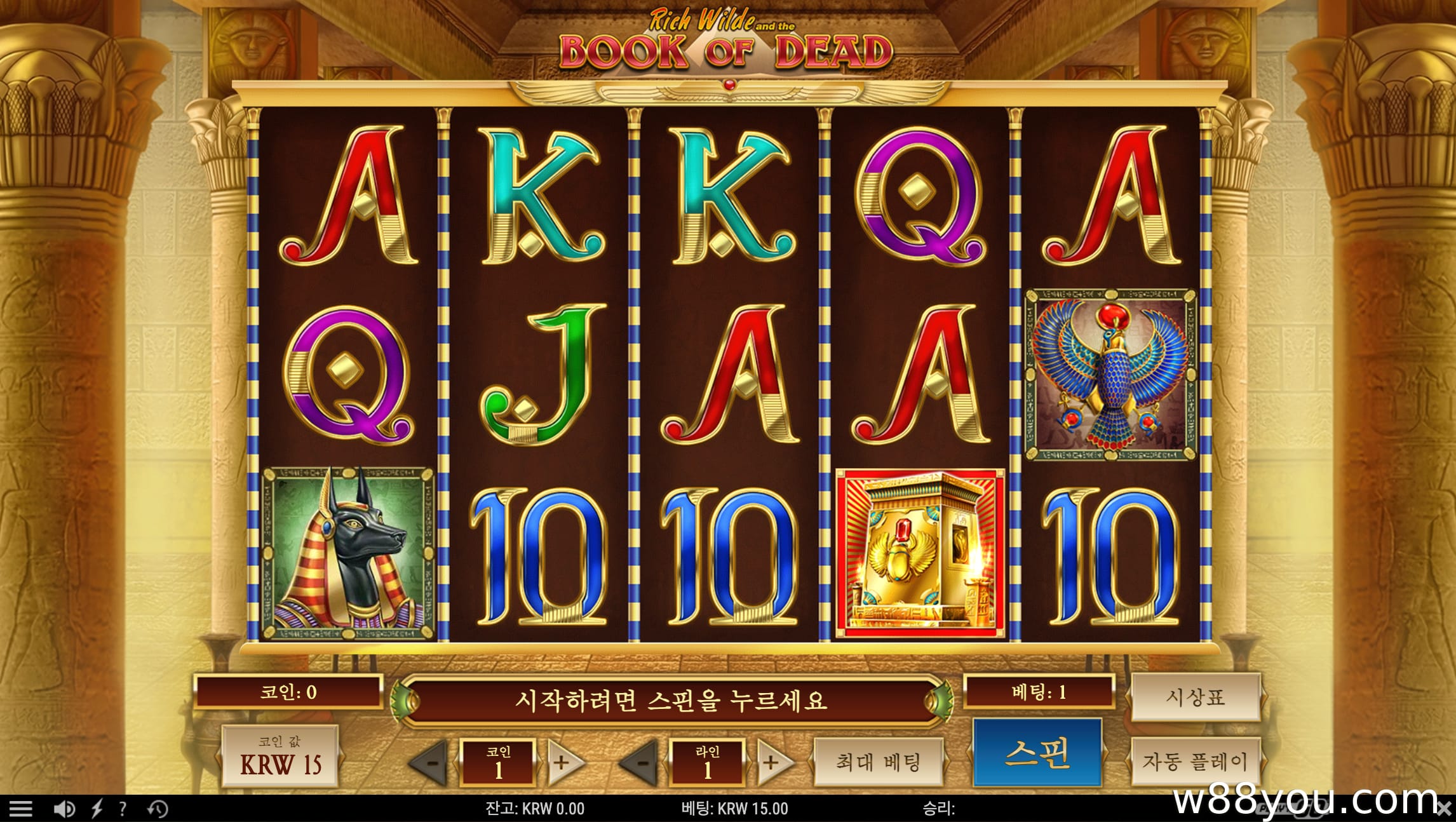The width and height of the screenshot is (1456, 822).
Task: Open the hamburger menu
Action: (21, 809)
